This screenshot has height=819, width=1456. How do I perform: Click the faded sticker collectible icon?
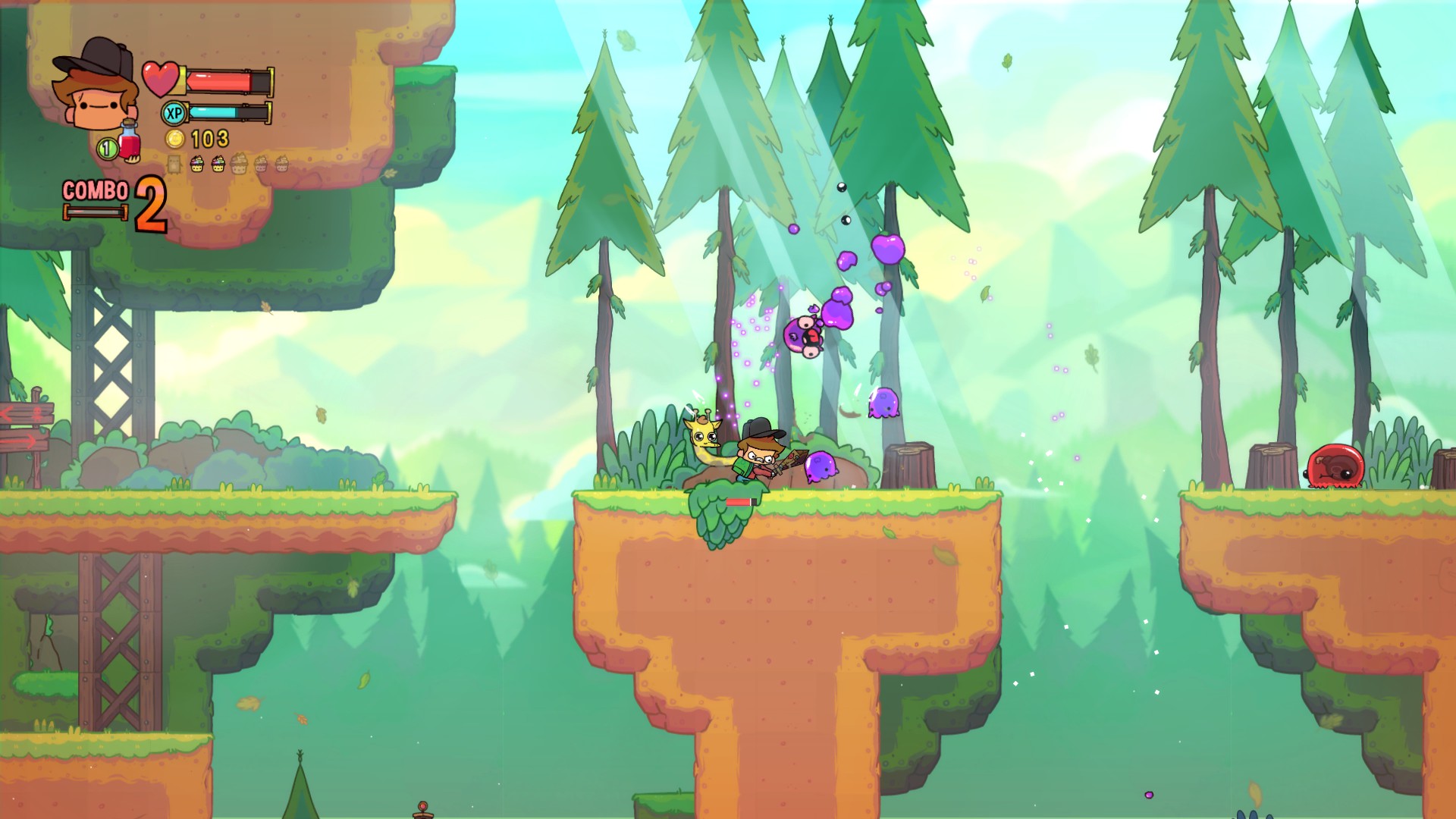pyautogui.click(x=174, y=164)
